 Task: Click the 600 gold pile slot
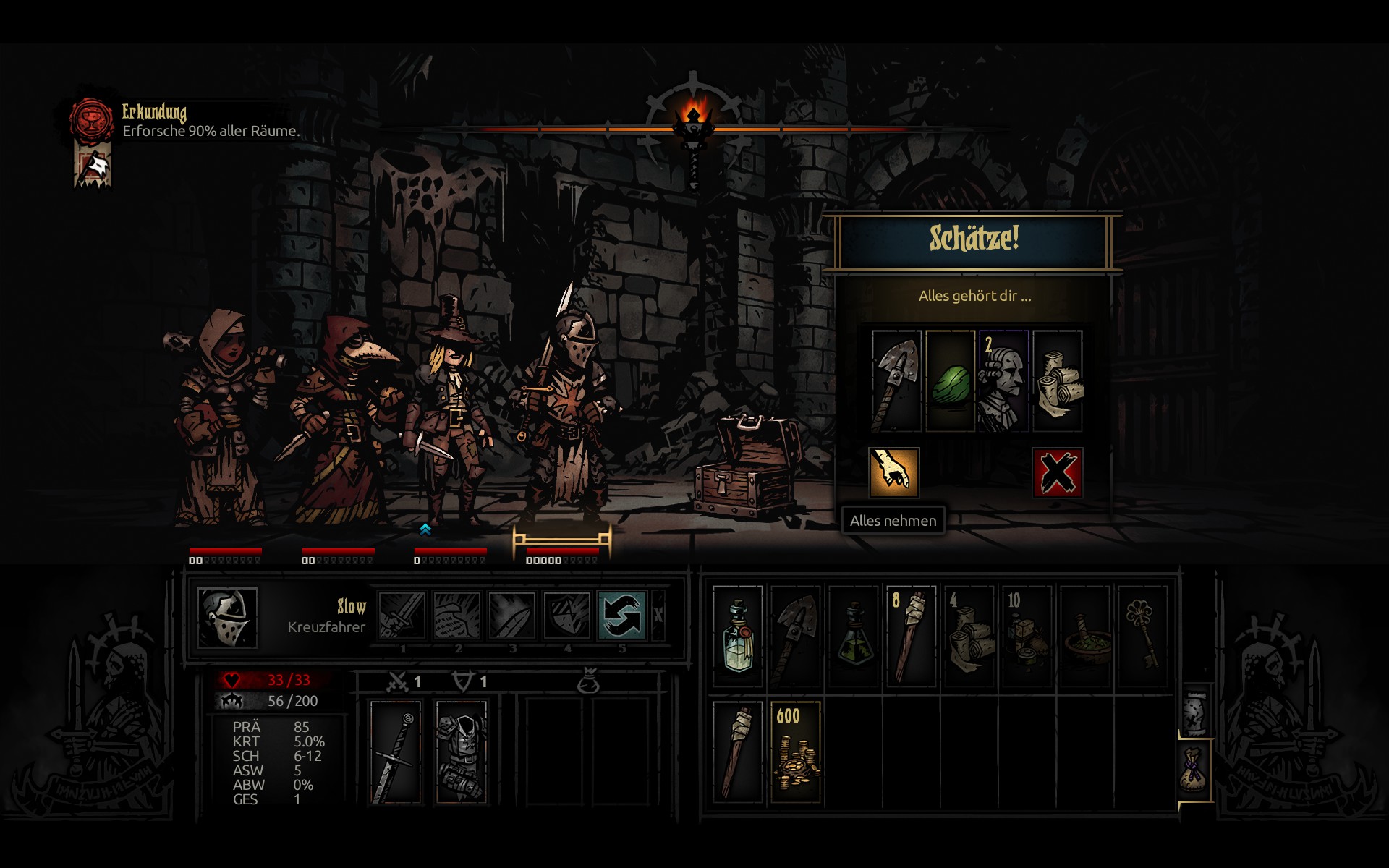pyautogui.click(x=795, y=752)
